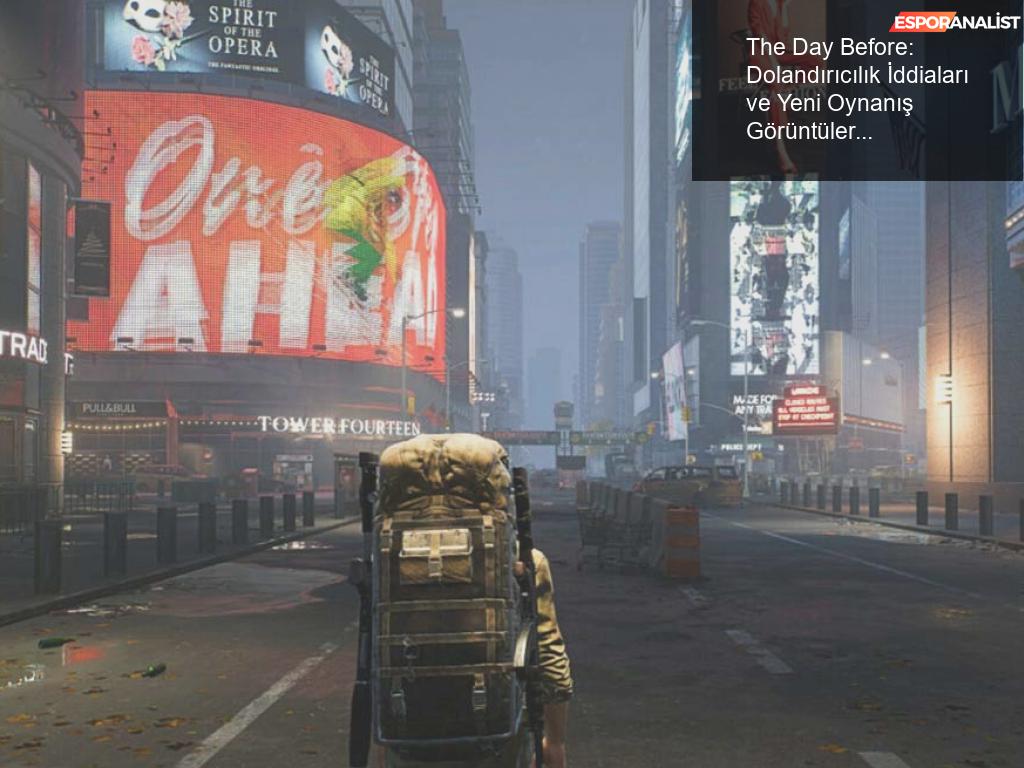This screenshot has width=1024, height=768.
Task: Click the ESPORANALIST logo
Action: click(954, 22)
